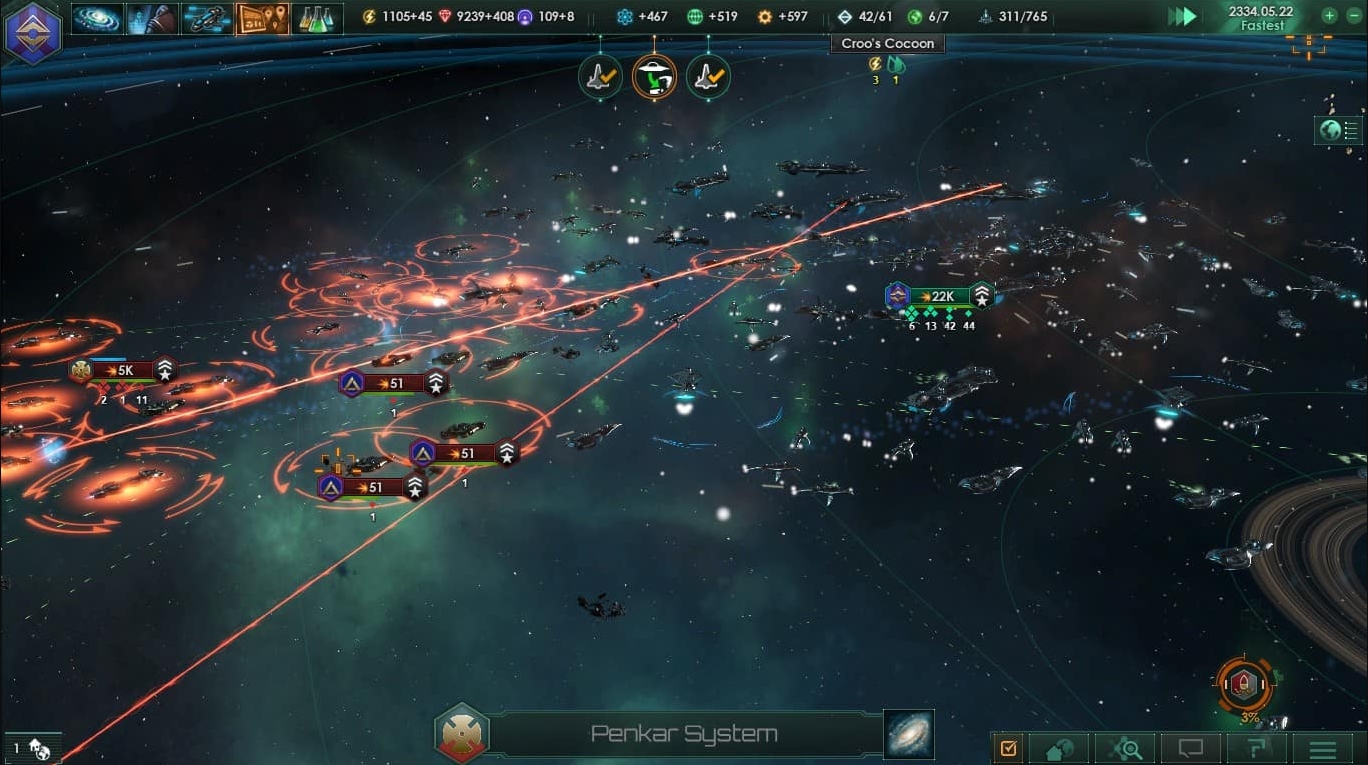This screenshot has width=1368, height=765.
Task: Click the highlighted fleet order icon at top center
Action: point(654,76)
